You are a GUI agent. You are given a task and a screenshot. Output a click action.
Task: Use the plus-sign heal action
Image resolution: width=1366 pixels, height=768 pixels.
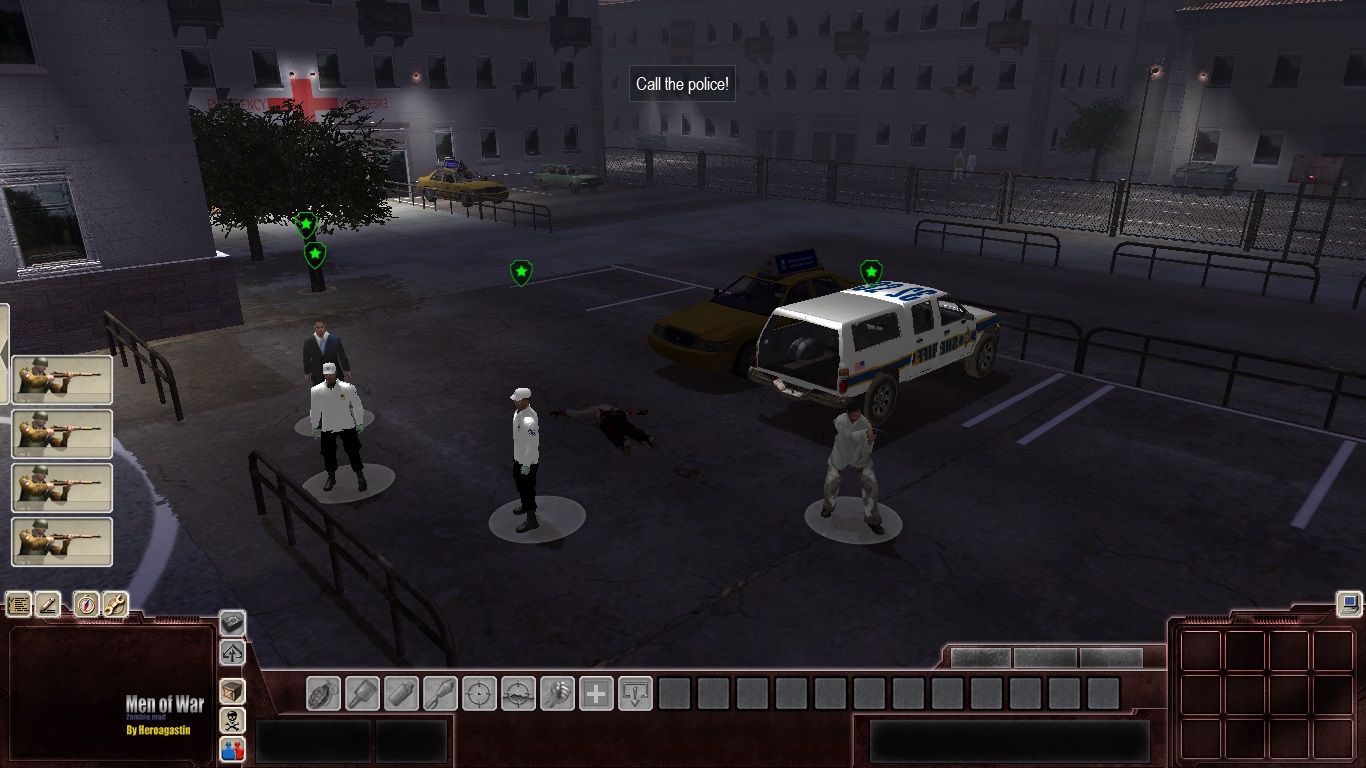point(596,693)
